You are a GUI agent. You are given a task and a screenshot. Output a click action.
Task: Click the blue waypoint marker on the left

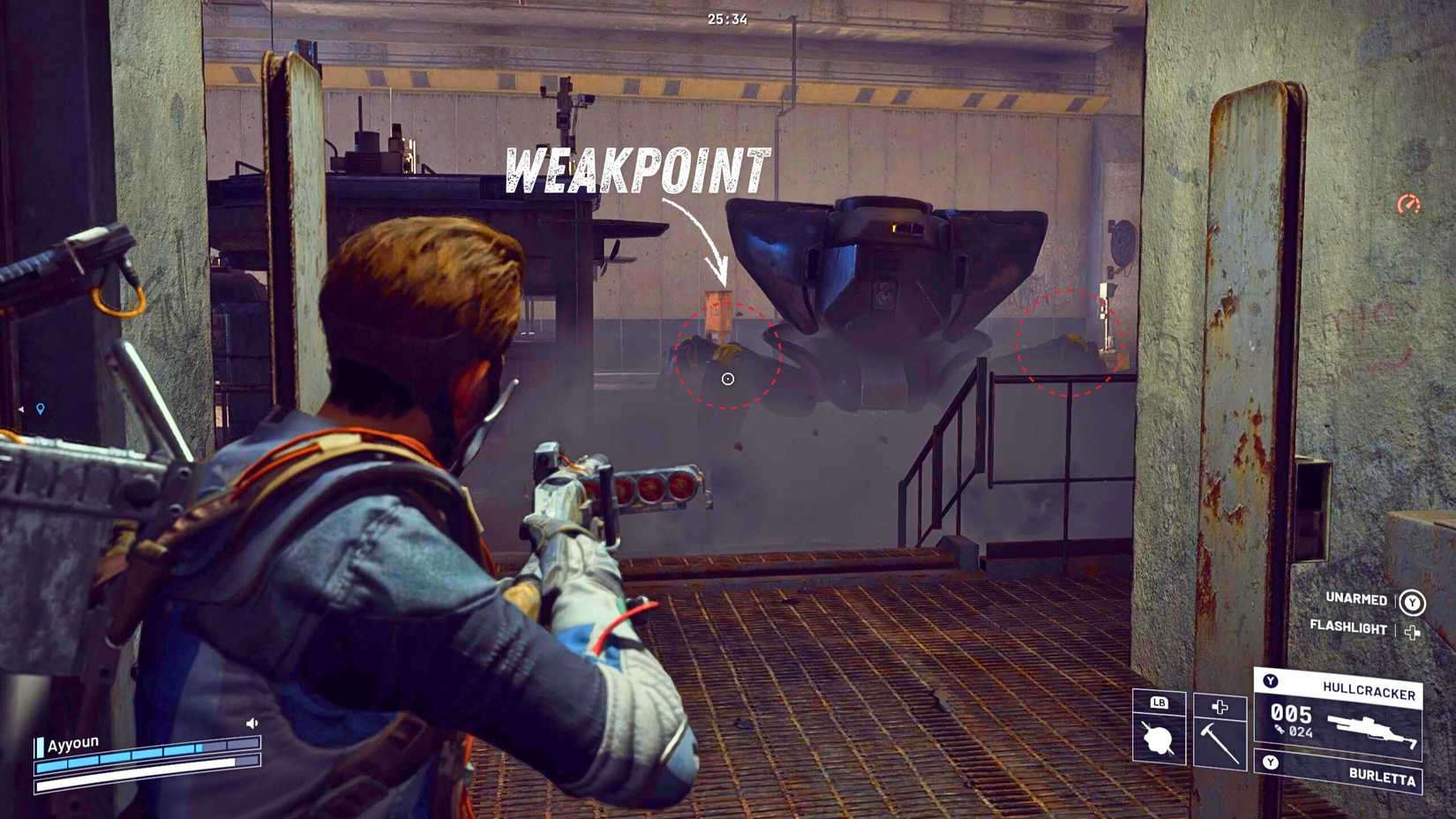(x=41, y=409)
